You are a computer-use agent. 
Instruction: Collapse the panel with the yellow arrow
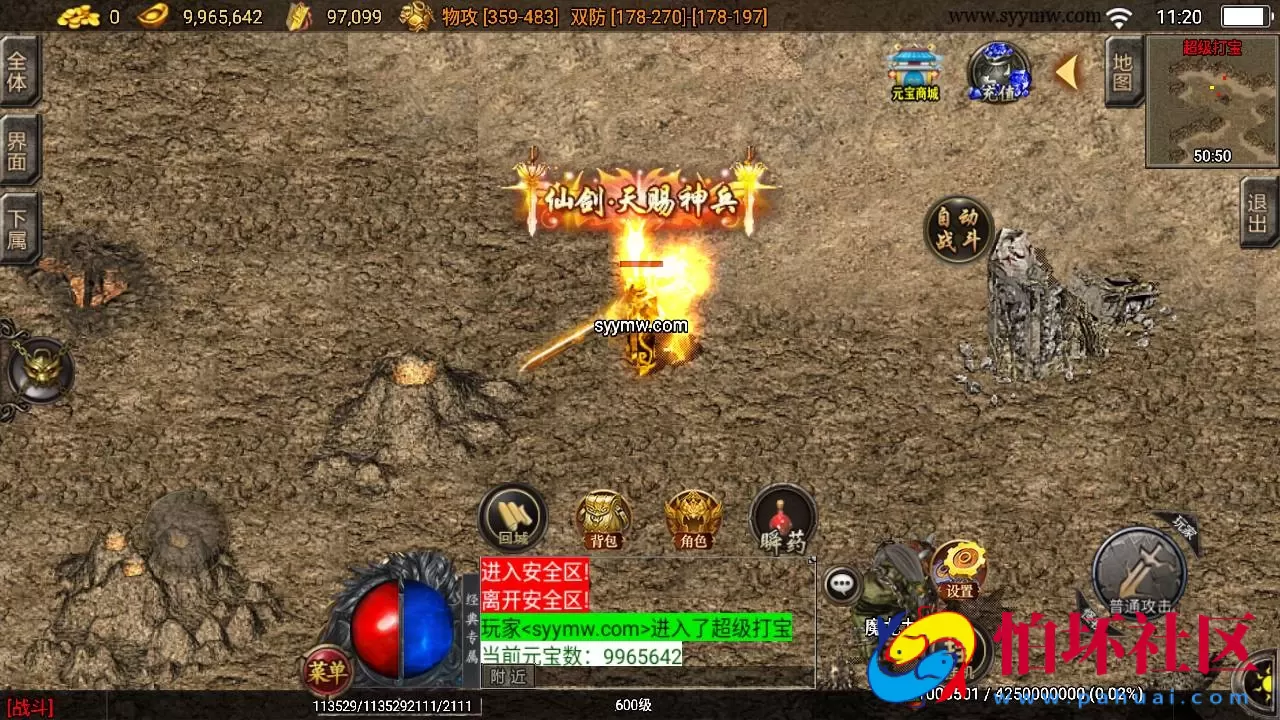1066,72
